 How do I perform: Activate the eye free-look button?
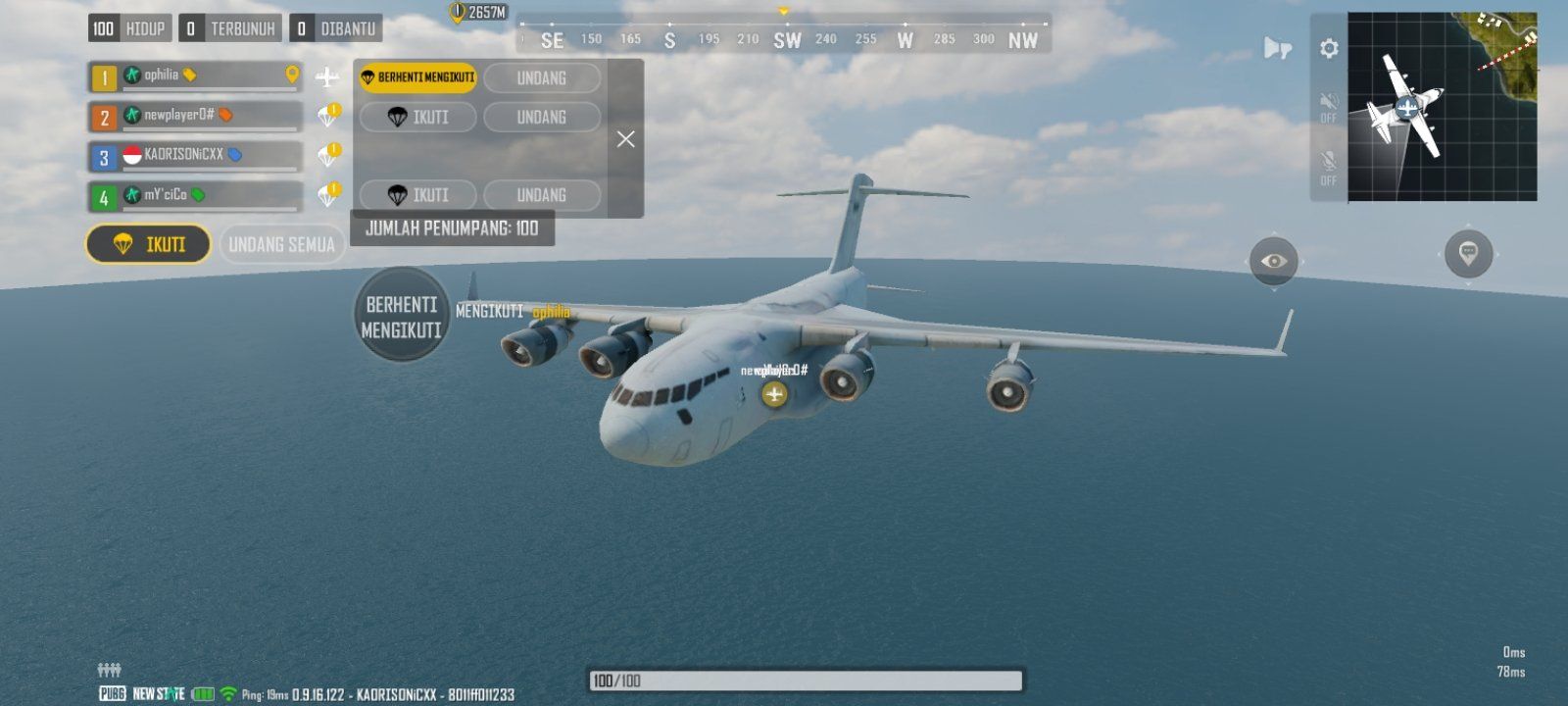(x=1273, y=261)
